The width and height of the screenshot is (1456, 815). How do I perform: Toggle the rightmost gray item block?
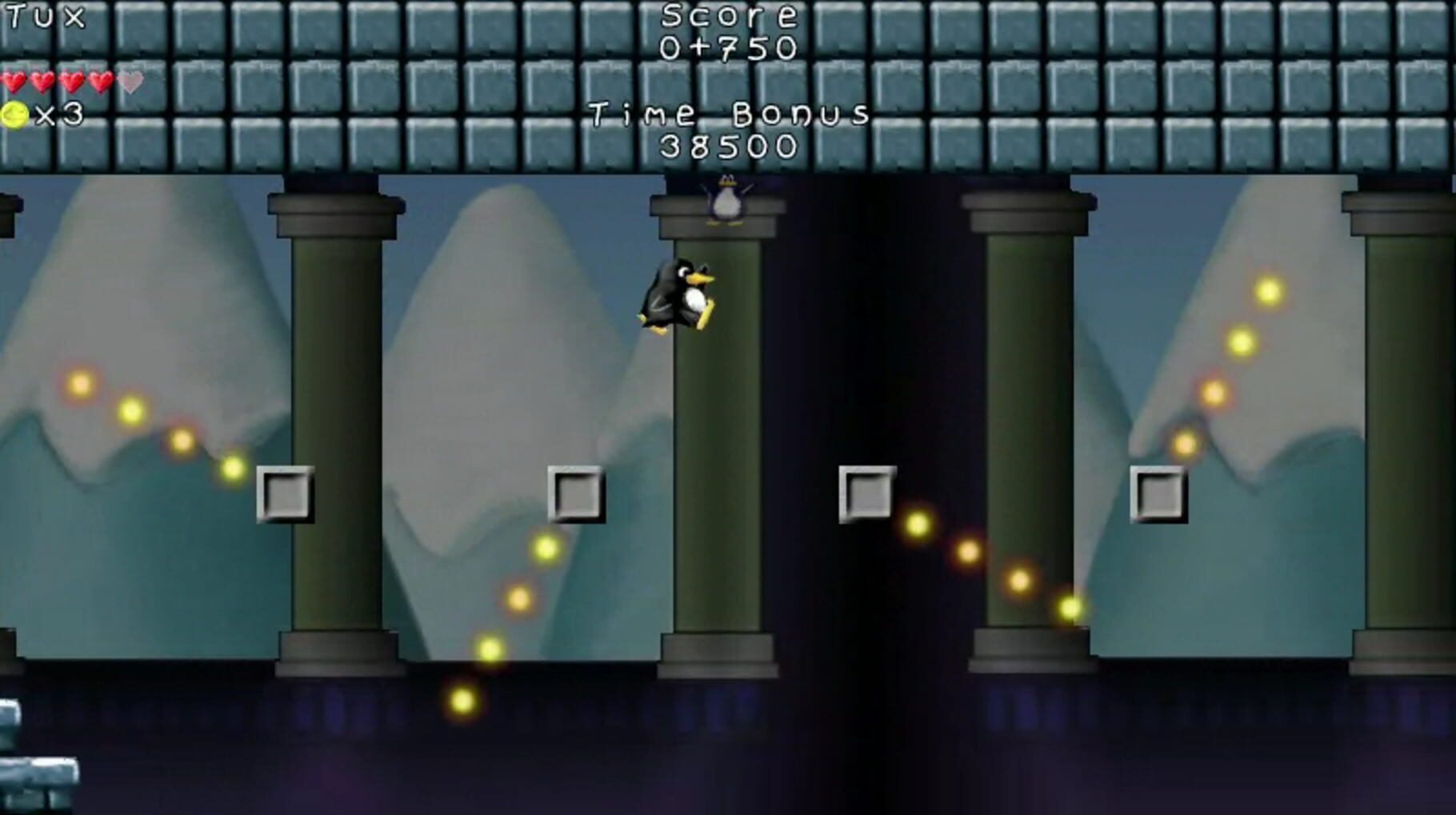tap(1158, 493)
